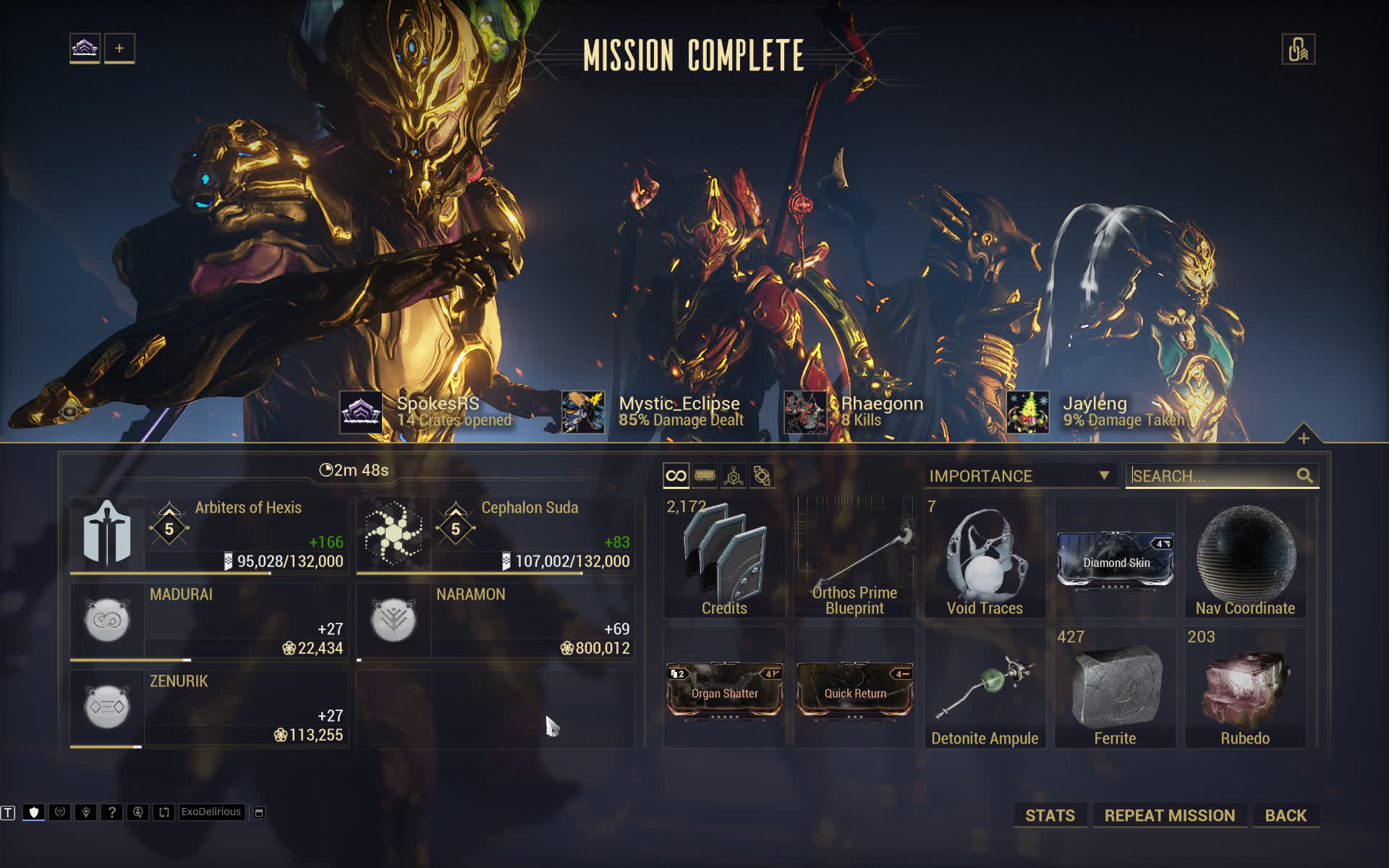1389x868 pixels.
Task: Go Back from mission results
Action: pyautogui.click(x=1286, y=815)
